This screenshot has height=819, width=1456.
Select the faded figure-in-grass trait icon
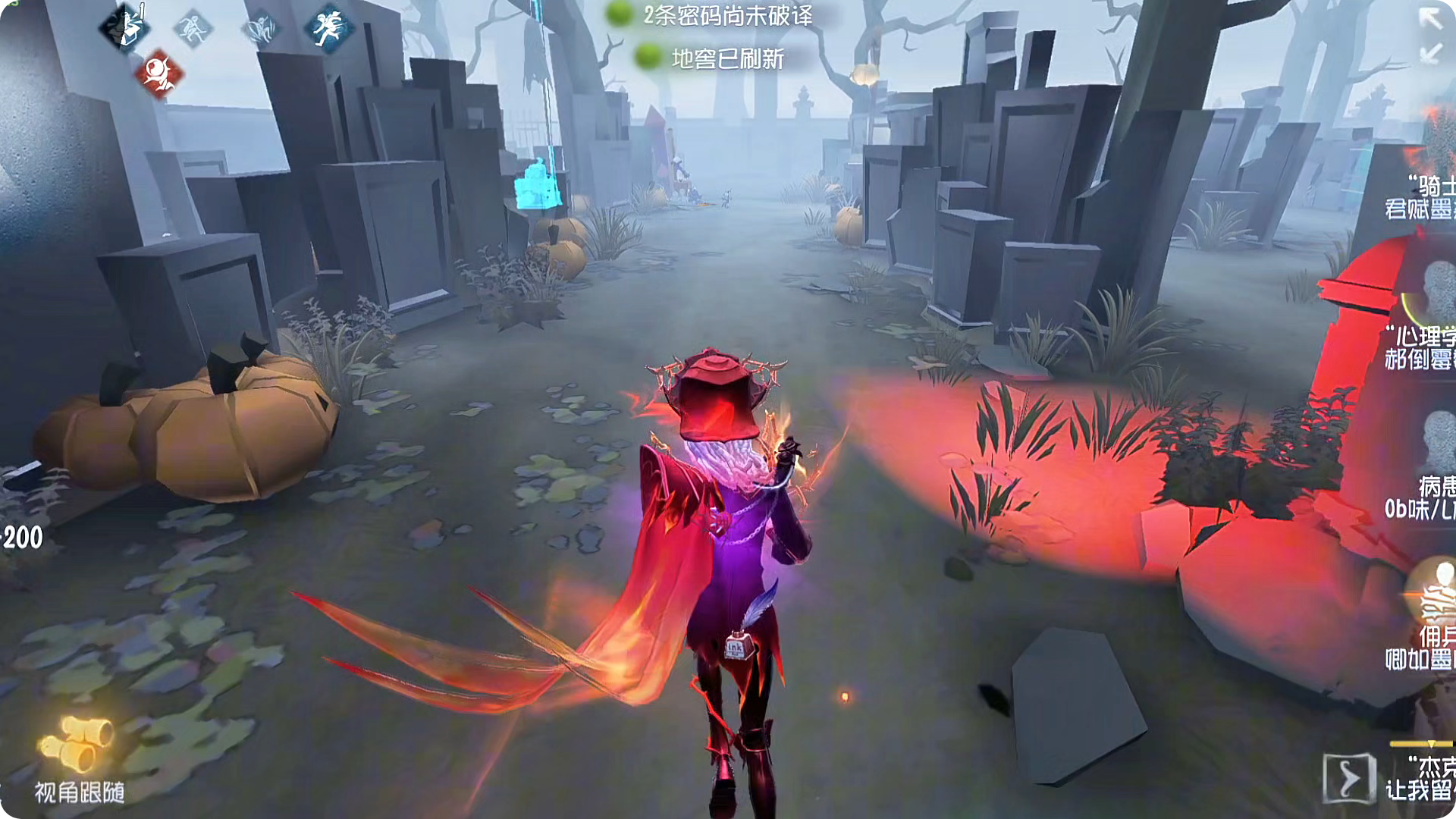point(259,30)
